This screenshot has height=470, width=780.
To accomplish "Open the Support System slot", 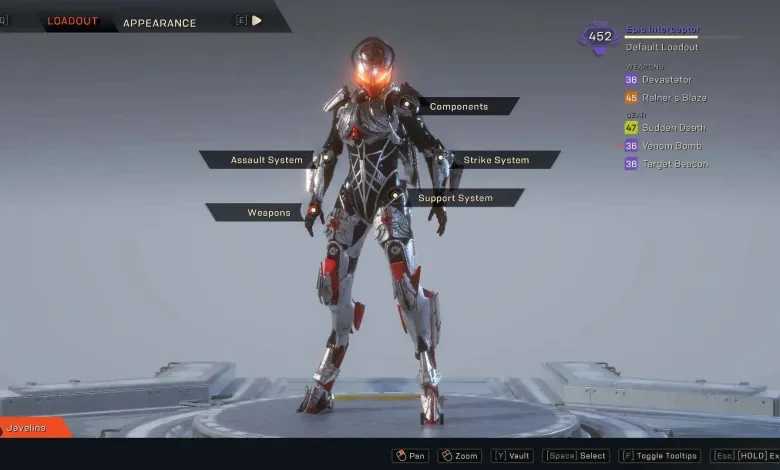I will click(x=456, y=198).
